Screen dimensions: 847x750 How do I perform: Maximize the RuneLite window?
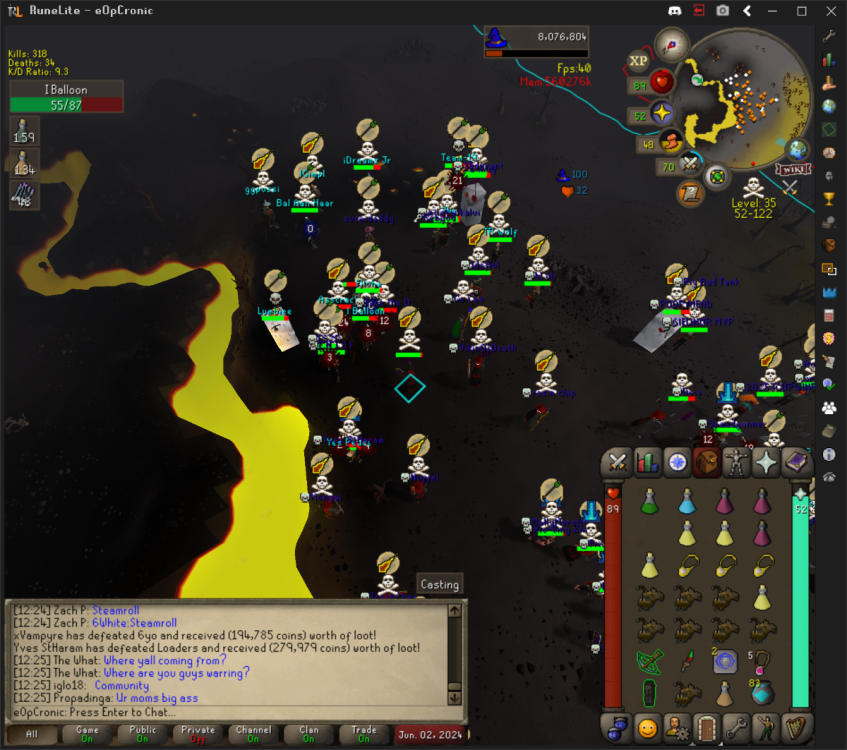pyautogui.click(x=801, y=11)
